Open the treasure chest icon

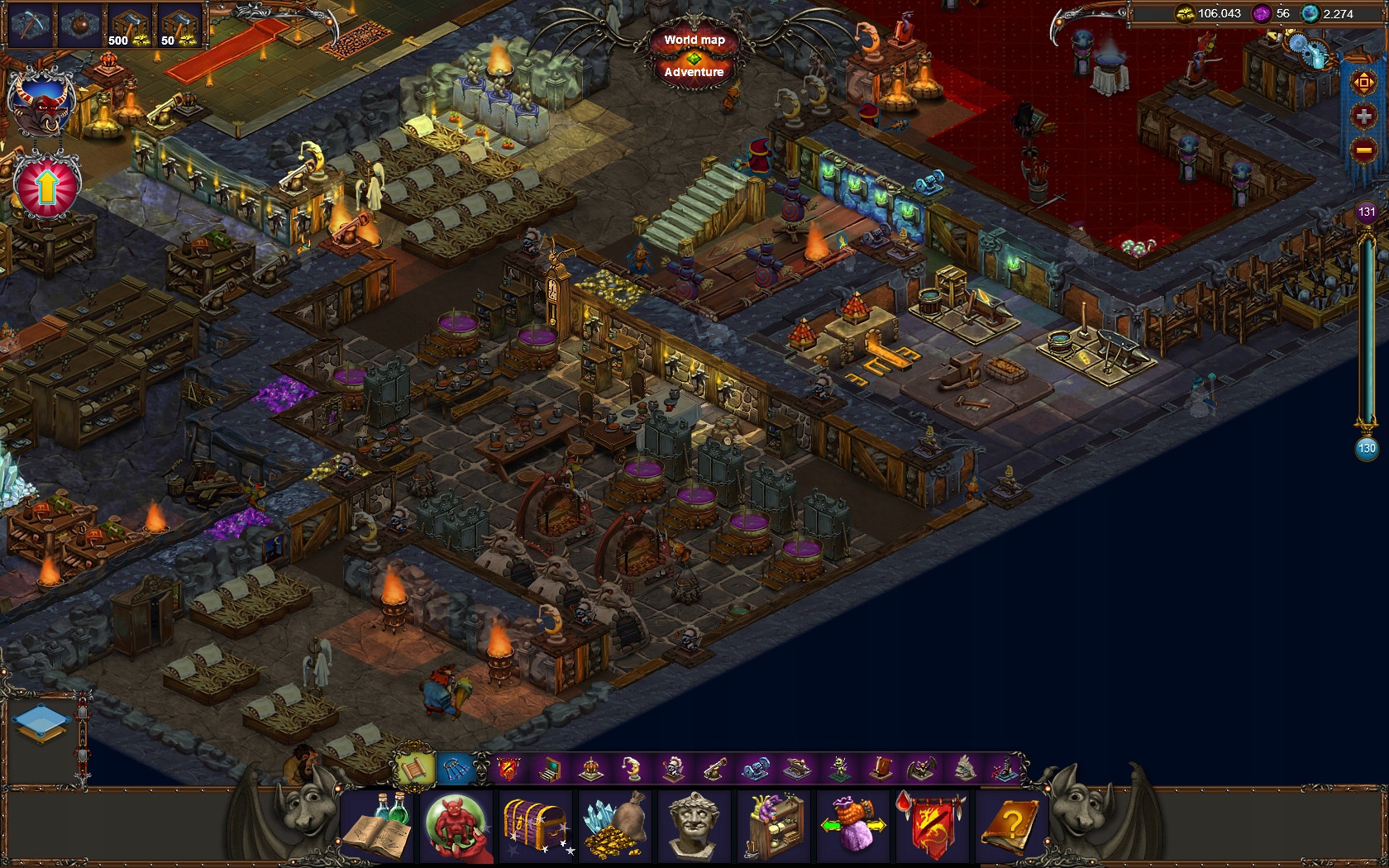535,827
